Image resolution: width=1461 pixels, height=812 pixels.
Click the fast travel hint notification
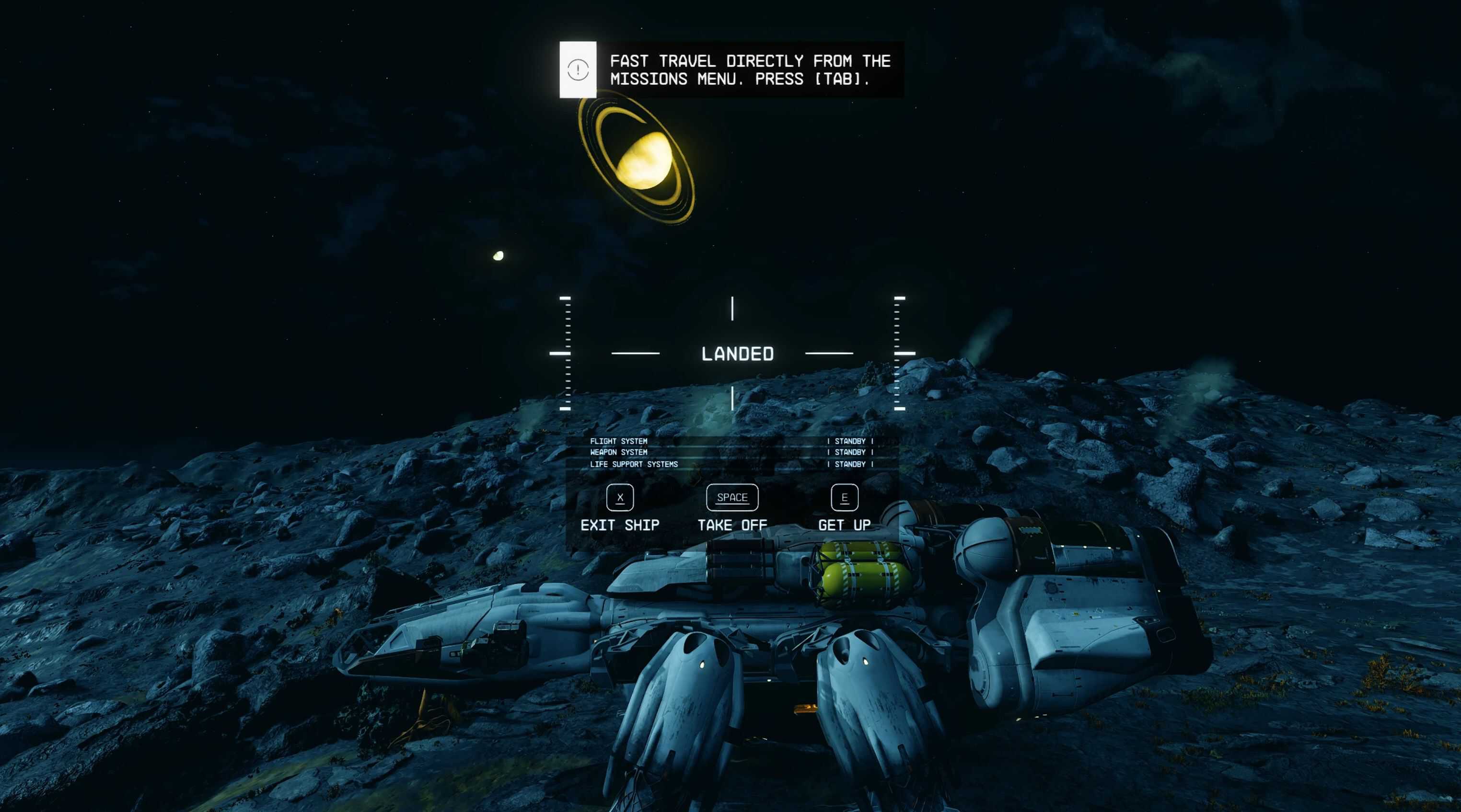click(x=731, y=69)
